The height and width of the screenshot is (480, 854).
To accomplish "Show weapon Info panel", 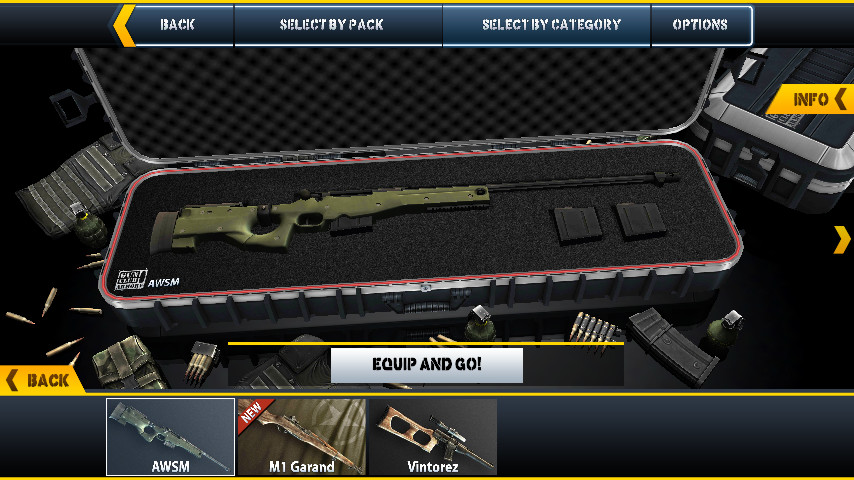I will click(x=818, y=99).
